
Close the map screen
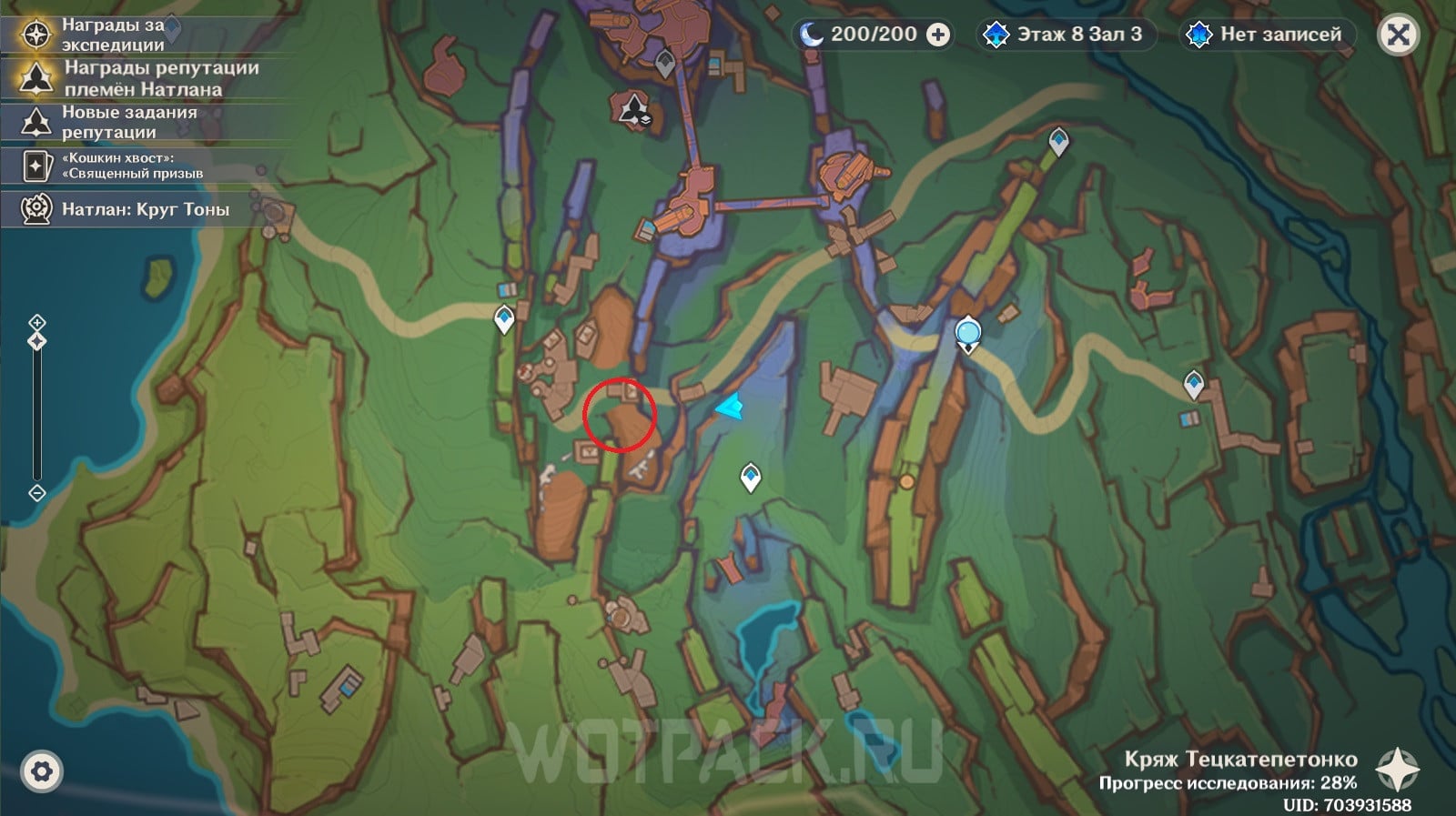pyautogui.click(x=1398, y=35)
